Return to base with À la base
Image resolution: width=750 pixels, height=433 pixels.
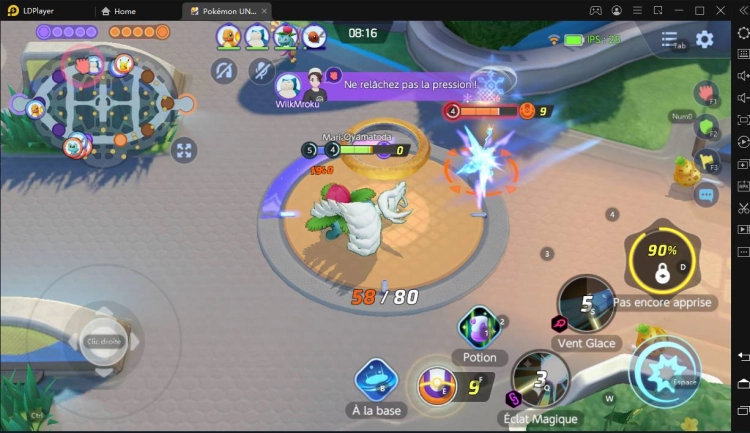377,381
